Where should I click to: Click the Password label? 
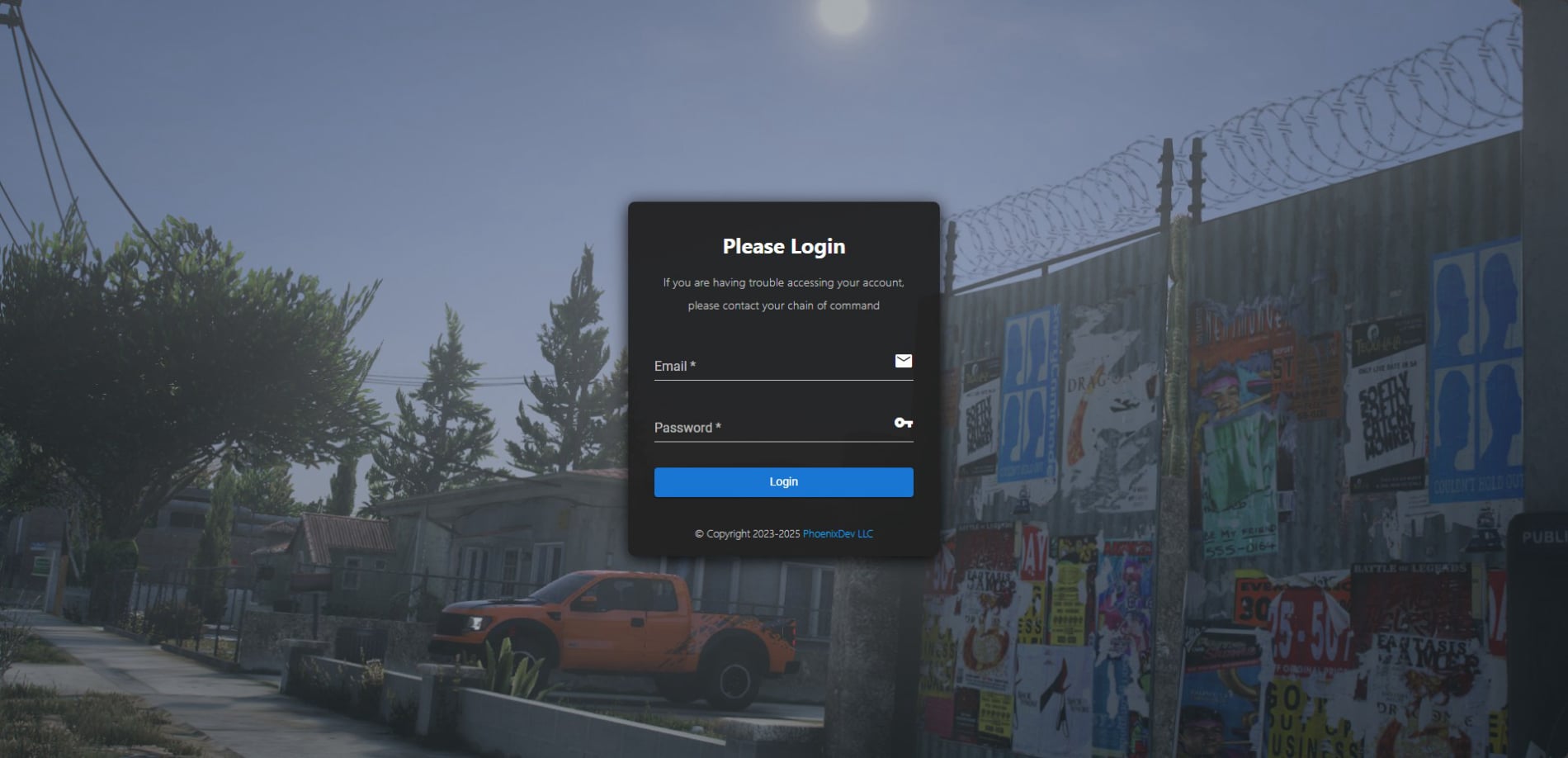(685, 428)
